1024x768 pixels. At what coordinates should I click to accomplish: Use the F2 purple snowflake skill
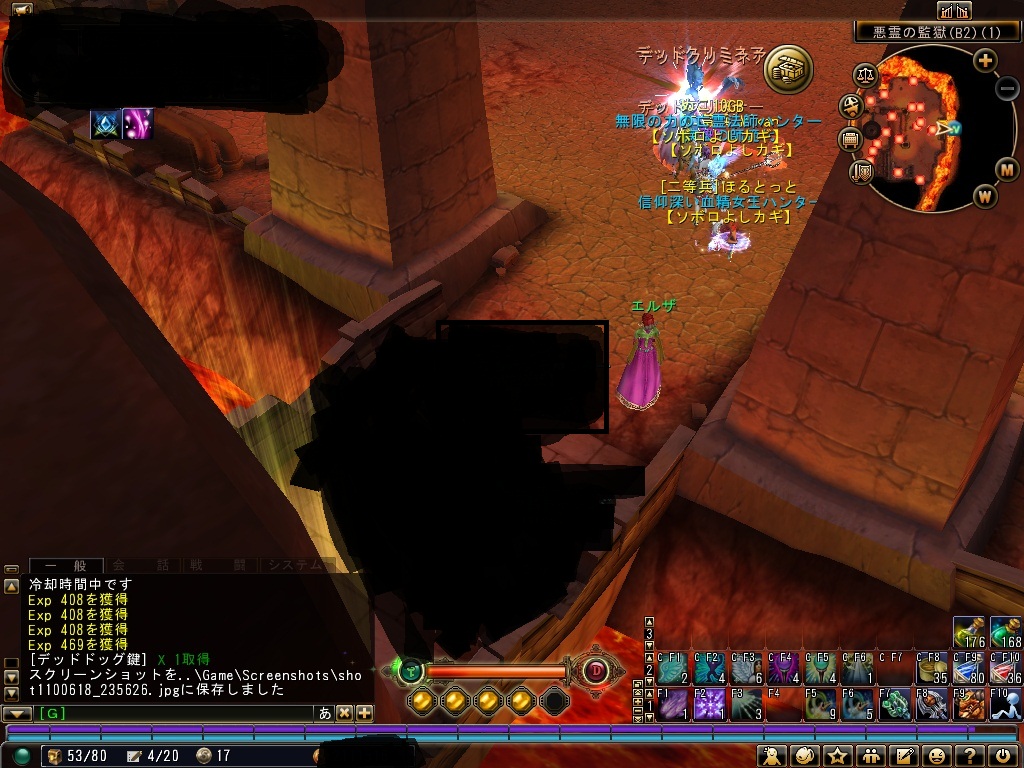709,704
